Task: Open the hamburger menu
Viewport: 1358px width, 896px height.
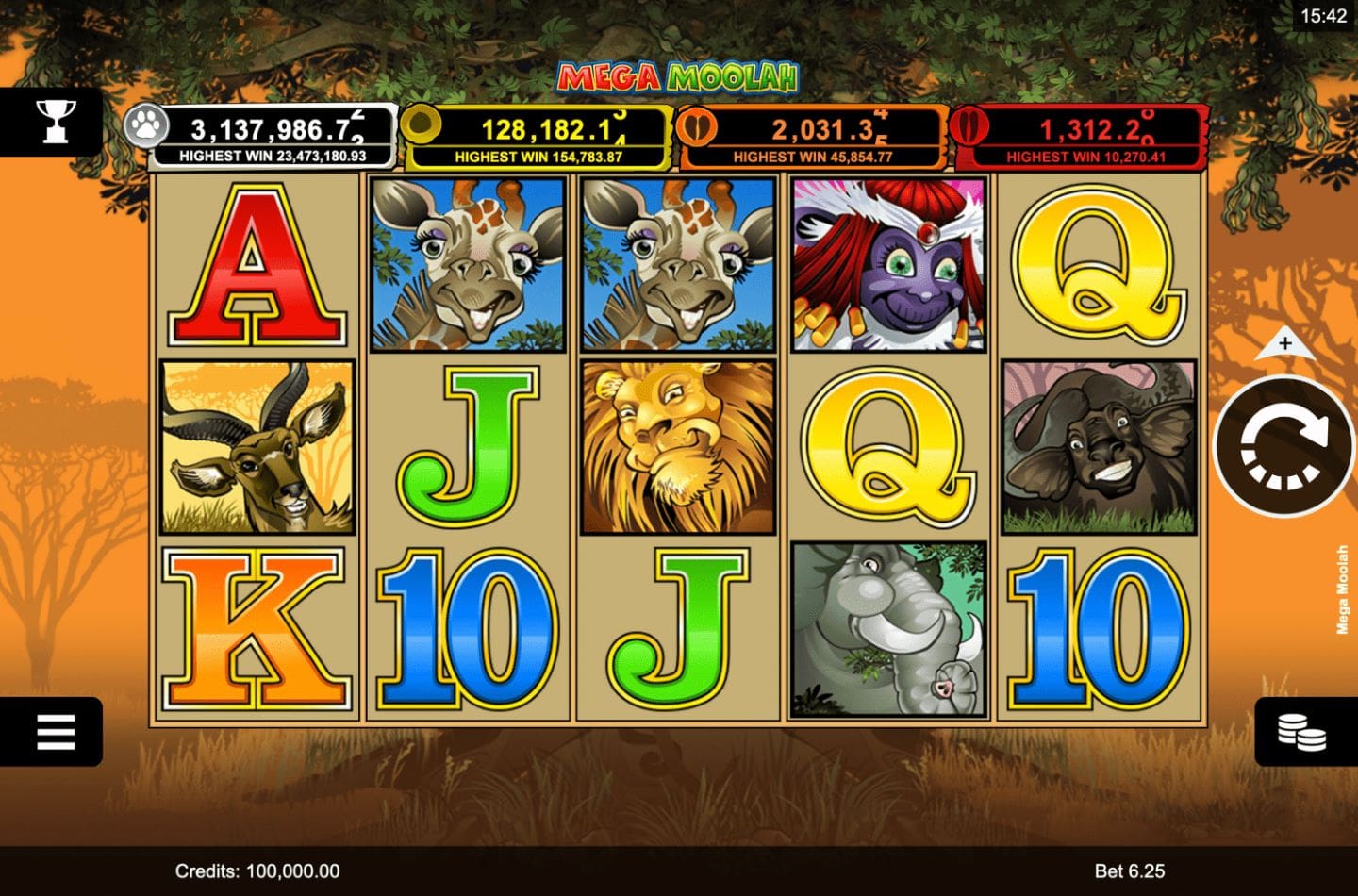Action: [55, 731]
